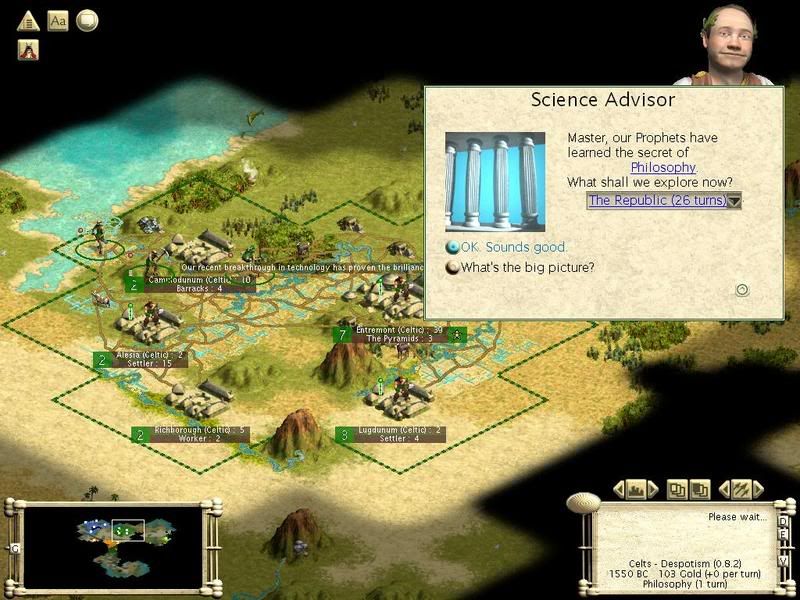
Task: Open the research dropdown showing The Republic
Action: (x=734, y=201)
